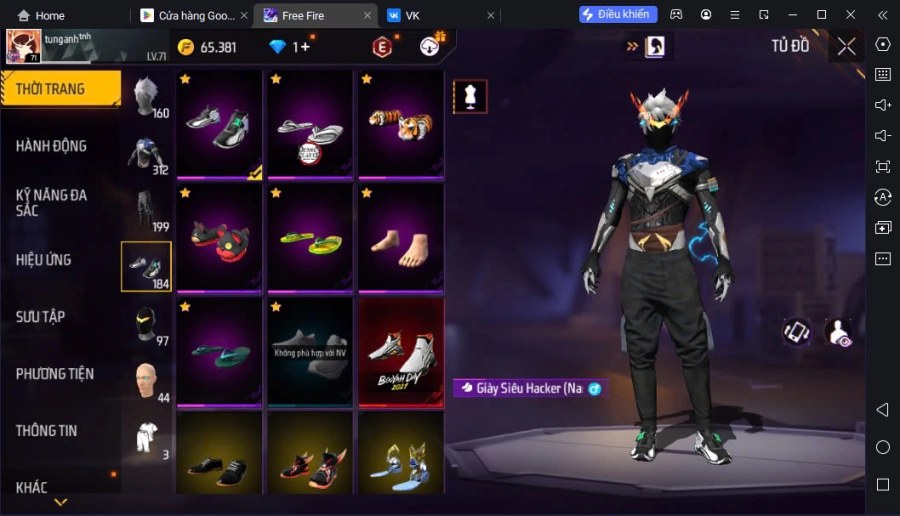Select the Booyah Day 2021 shoes

(400, 352)
